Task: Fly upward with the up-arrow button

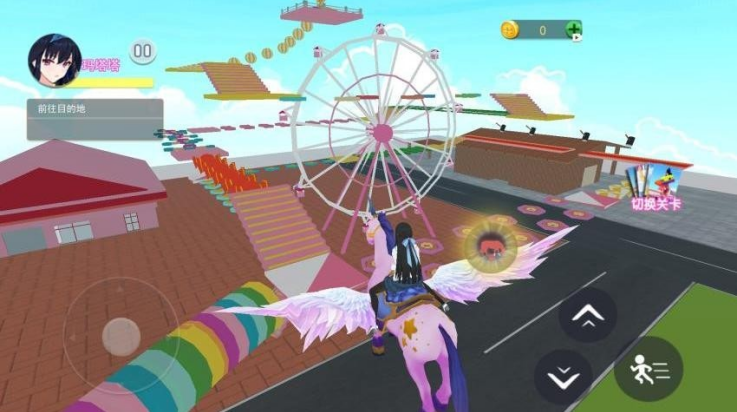Action: pos(587,316)
